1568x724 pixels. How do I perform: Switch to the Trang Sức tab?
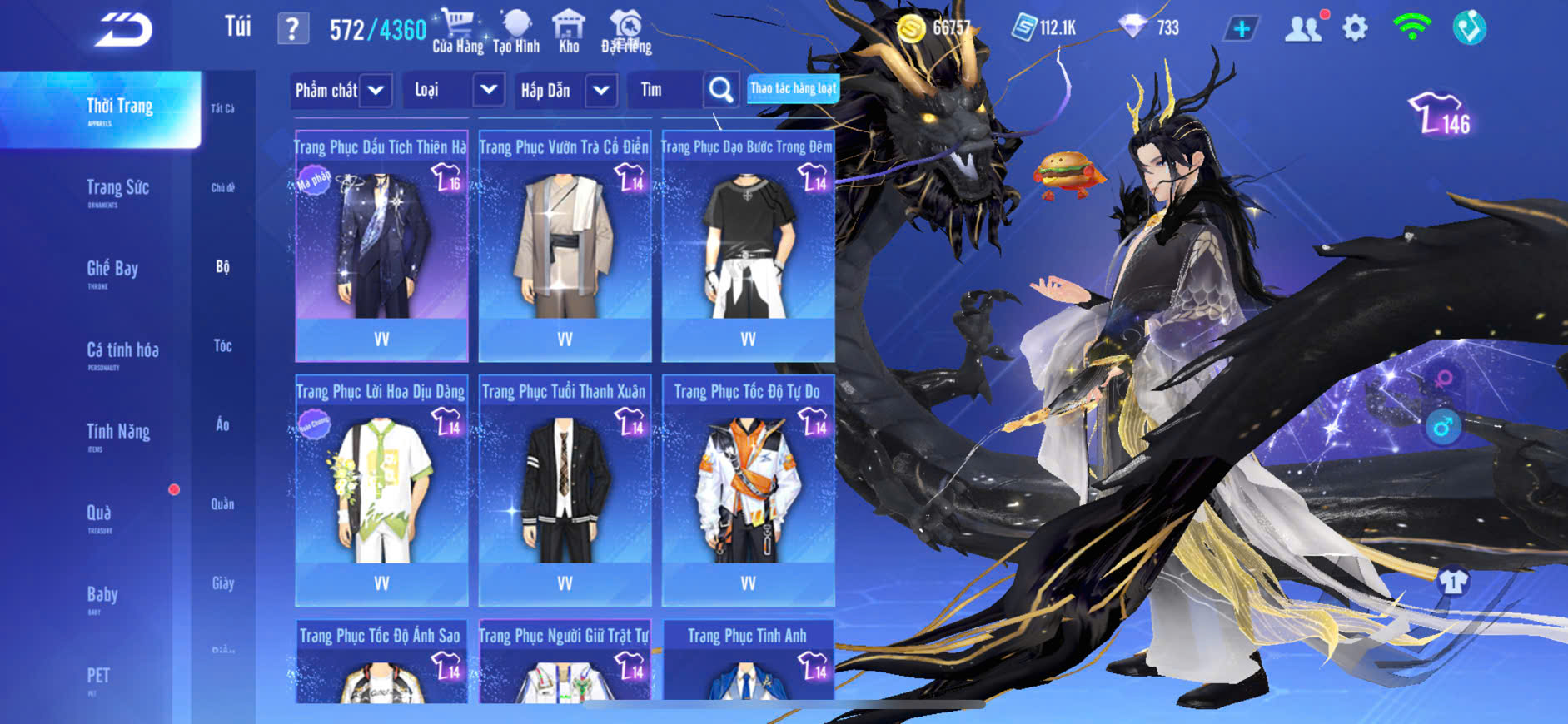coord(117,191)
